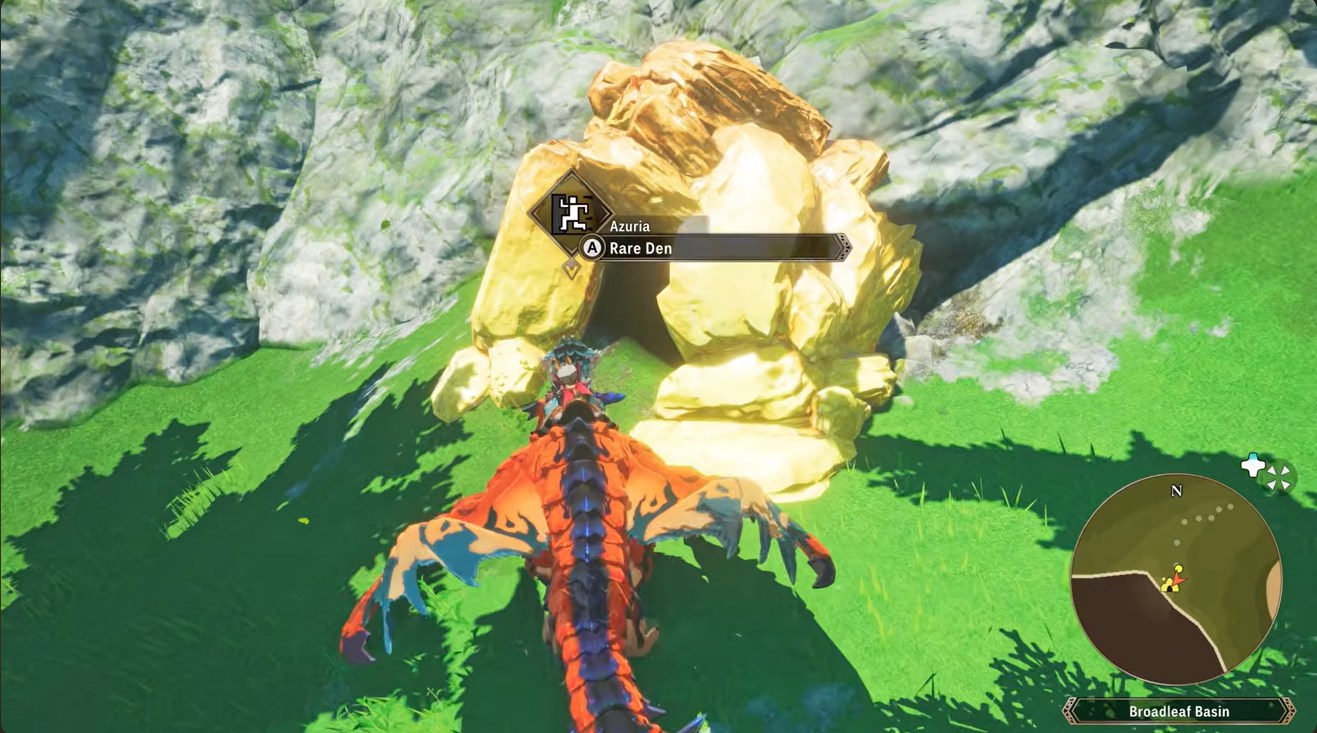Viewport: 1317px width, 733px height.
Task: Select the d-pad shortcut icon above minimap
Action: click(x=1254, y=466)
